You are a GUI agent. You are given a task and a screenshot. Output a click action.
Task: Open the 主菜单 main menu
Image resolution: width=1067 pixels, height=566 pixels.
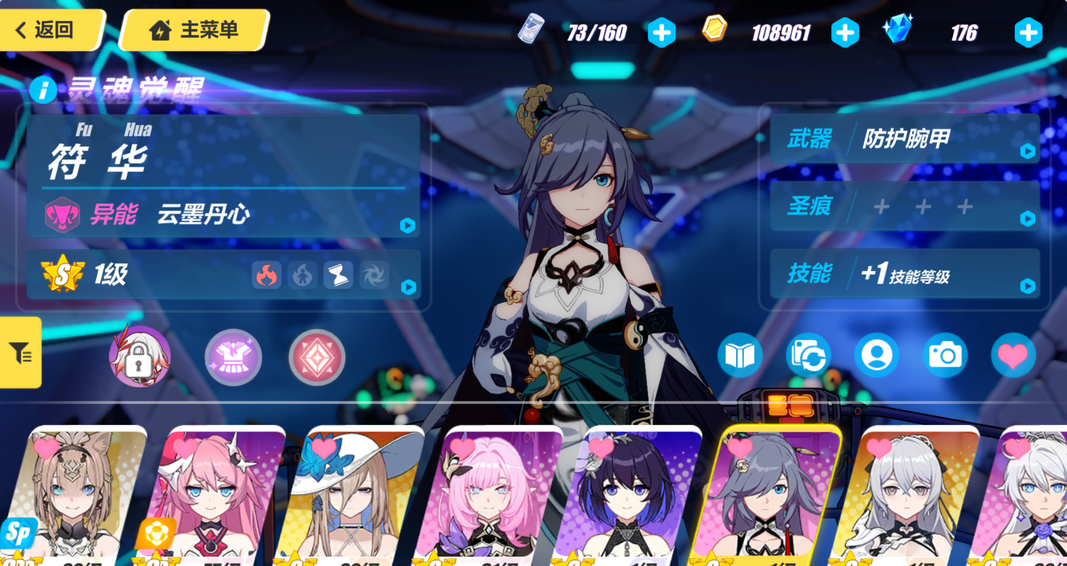pos(196,30)
